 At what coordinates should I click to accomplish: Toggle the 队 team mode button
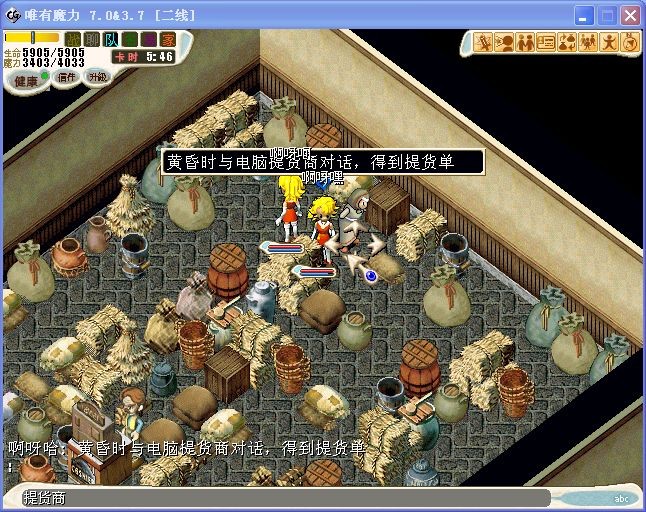111,40
